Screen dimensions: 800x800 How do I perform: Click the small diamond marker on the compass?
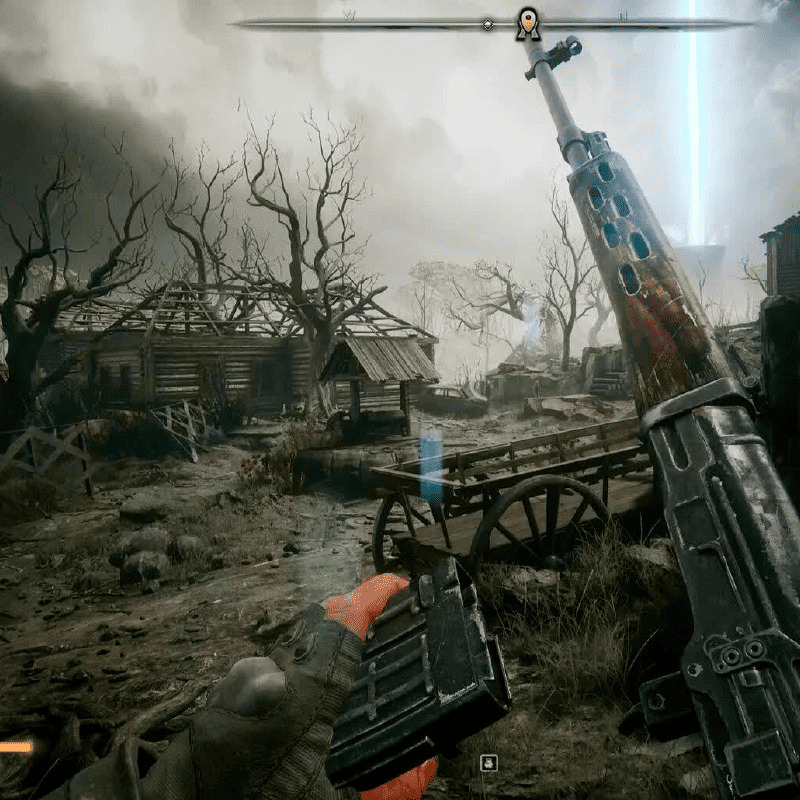487,23
